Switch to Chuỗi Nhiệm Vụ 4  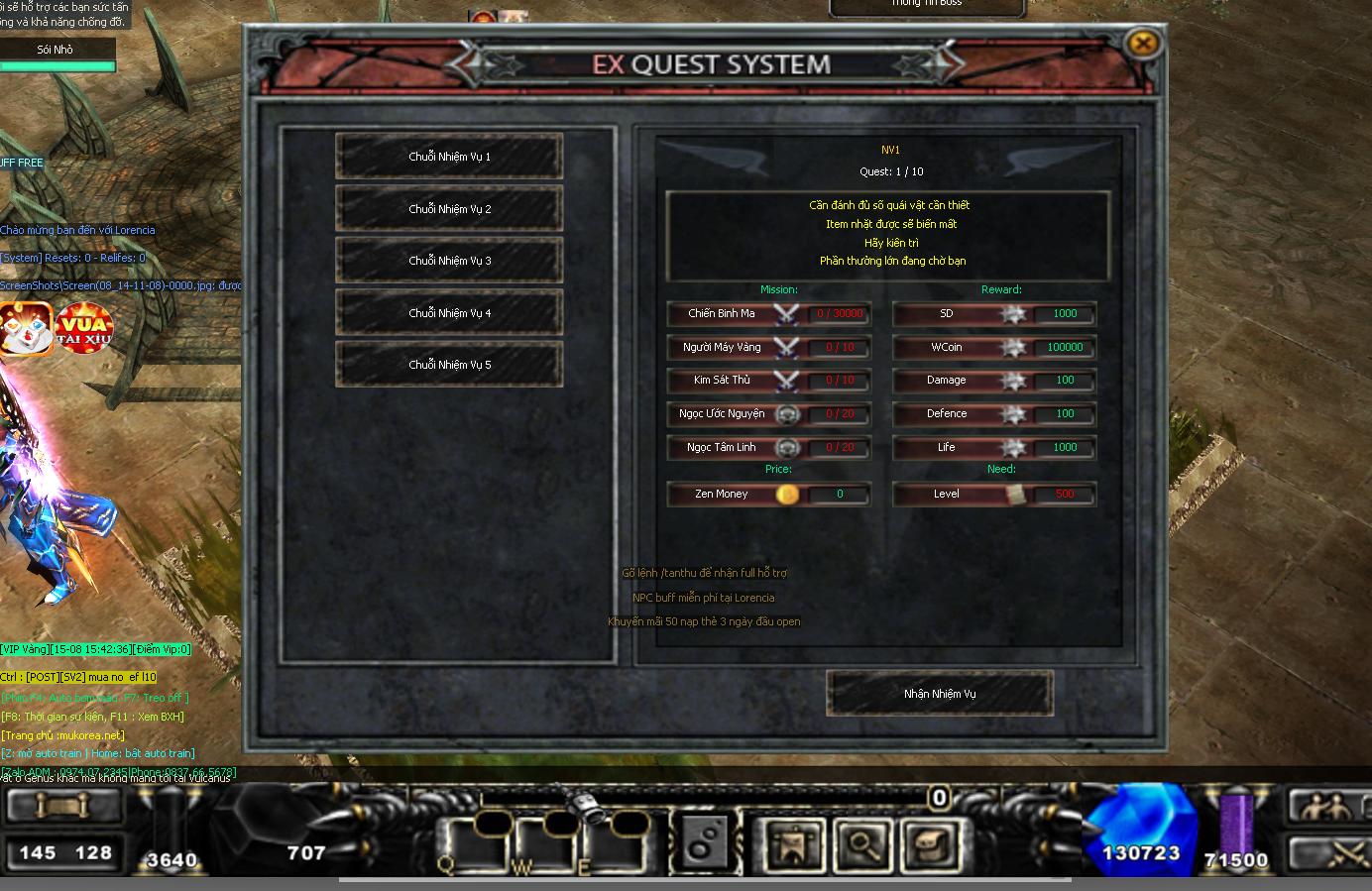click(x=449, y=313)
